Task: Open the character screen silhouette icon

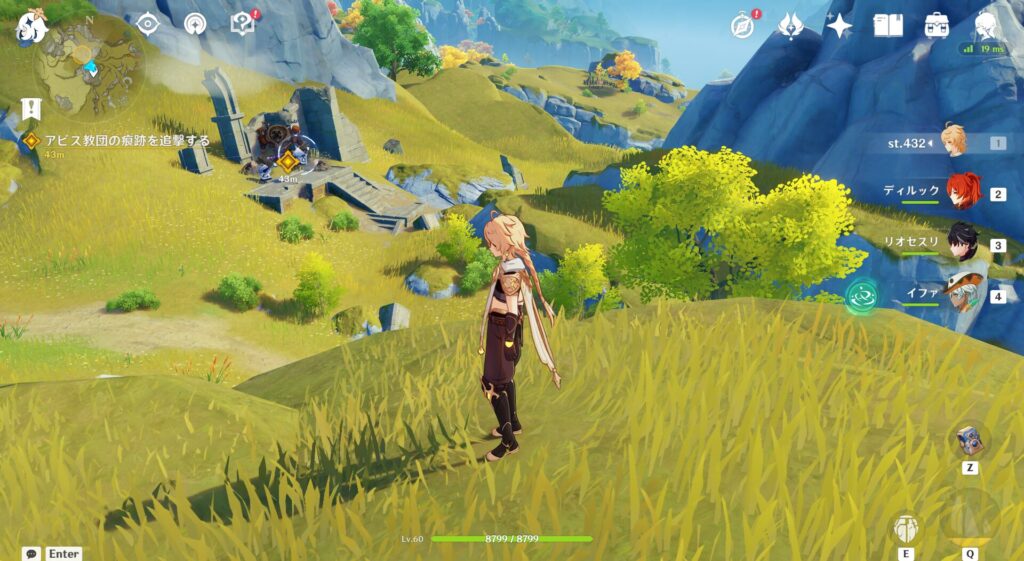Action: tap(986, 26)
